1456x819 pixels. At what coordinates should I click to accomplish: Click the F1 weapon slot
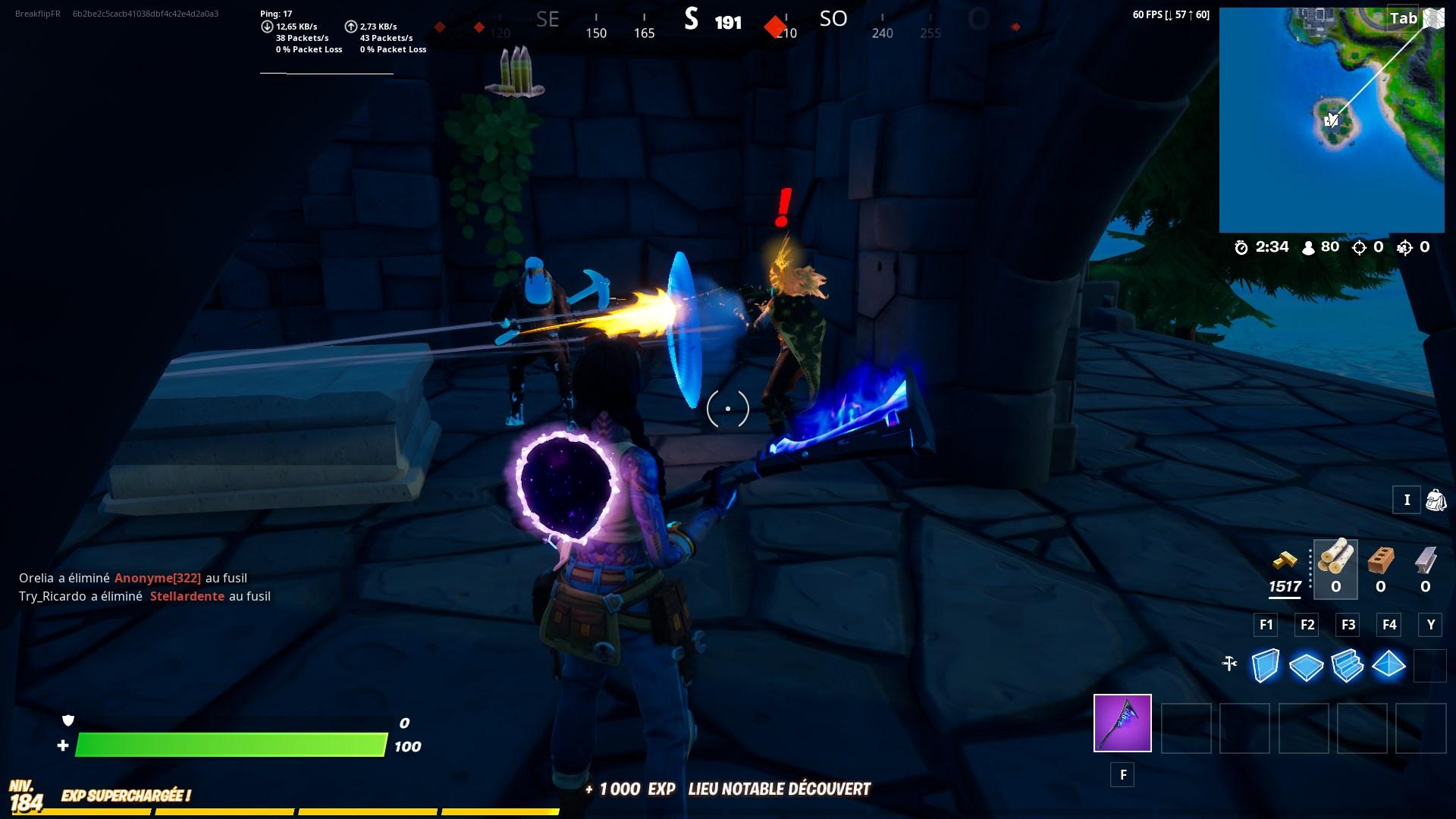coord(1265,625)
